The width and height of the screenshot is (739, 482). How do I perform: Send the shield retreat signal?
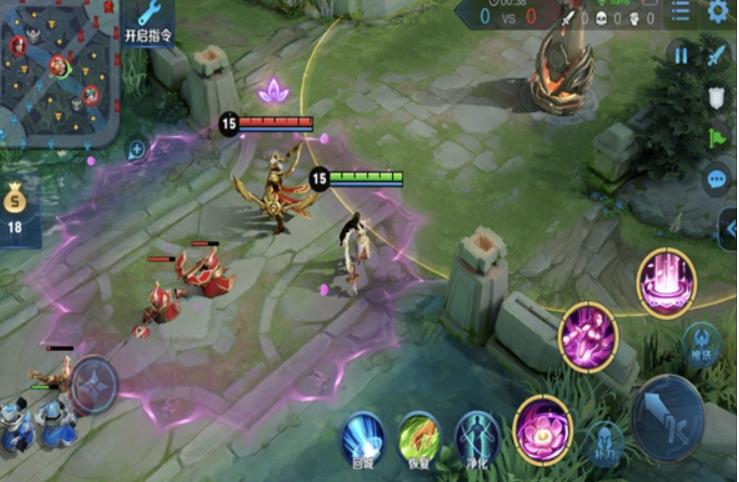click(x=716, y=97)
